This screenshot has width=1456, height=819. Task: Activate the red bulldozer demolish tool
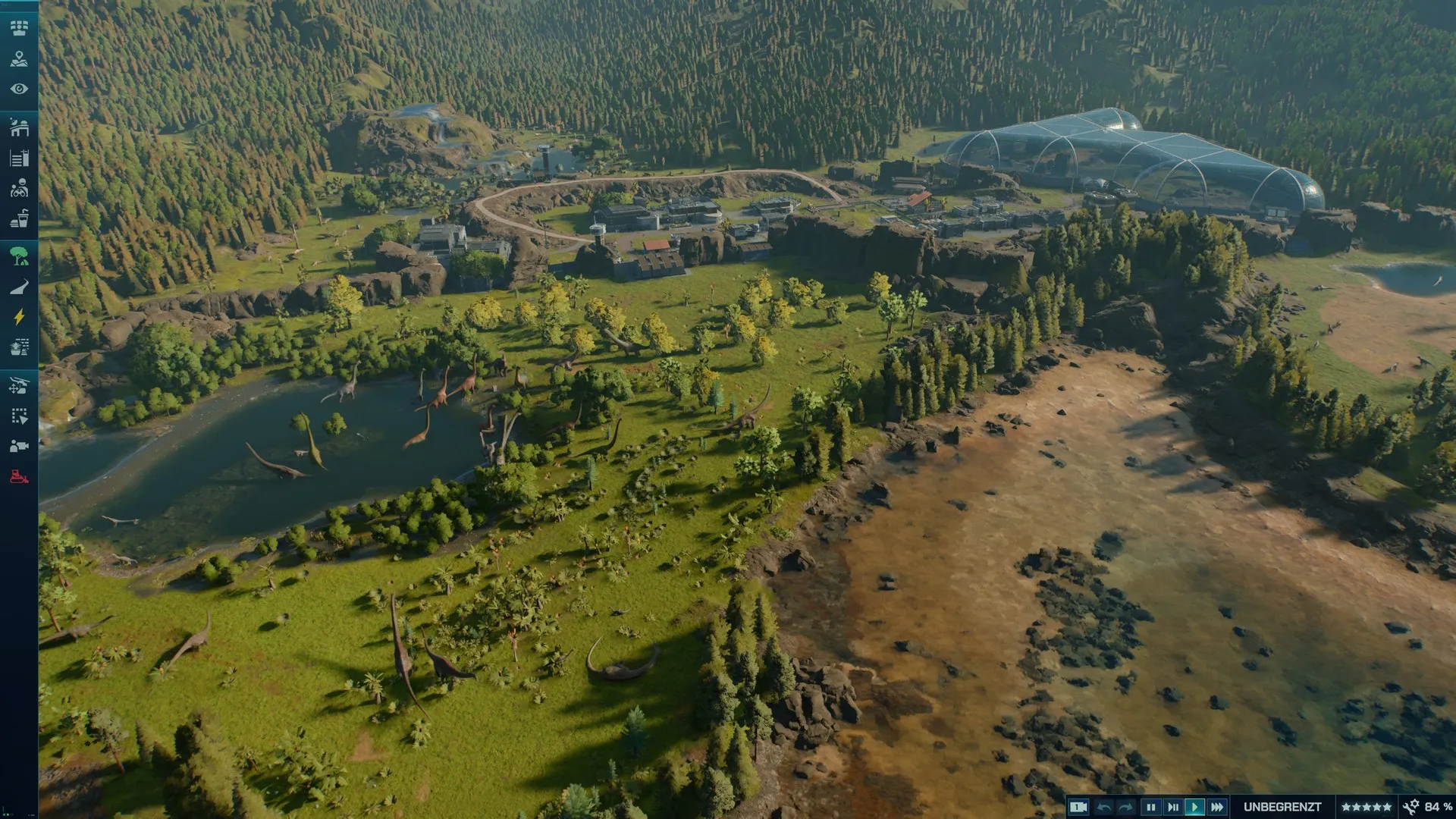click(19, 477)
